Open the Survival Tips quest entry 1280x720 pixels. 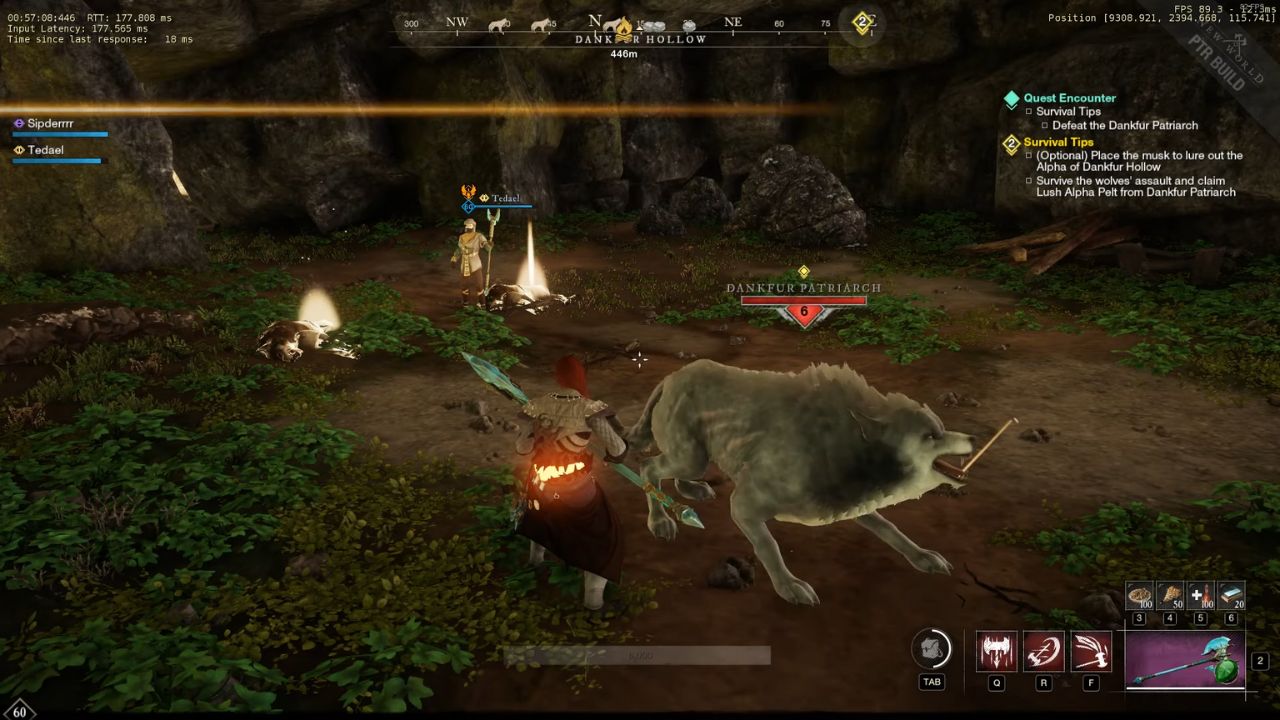click(x=1058, y=142)
